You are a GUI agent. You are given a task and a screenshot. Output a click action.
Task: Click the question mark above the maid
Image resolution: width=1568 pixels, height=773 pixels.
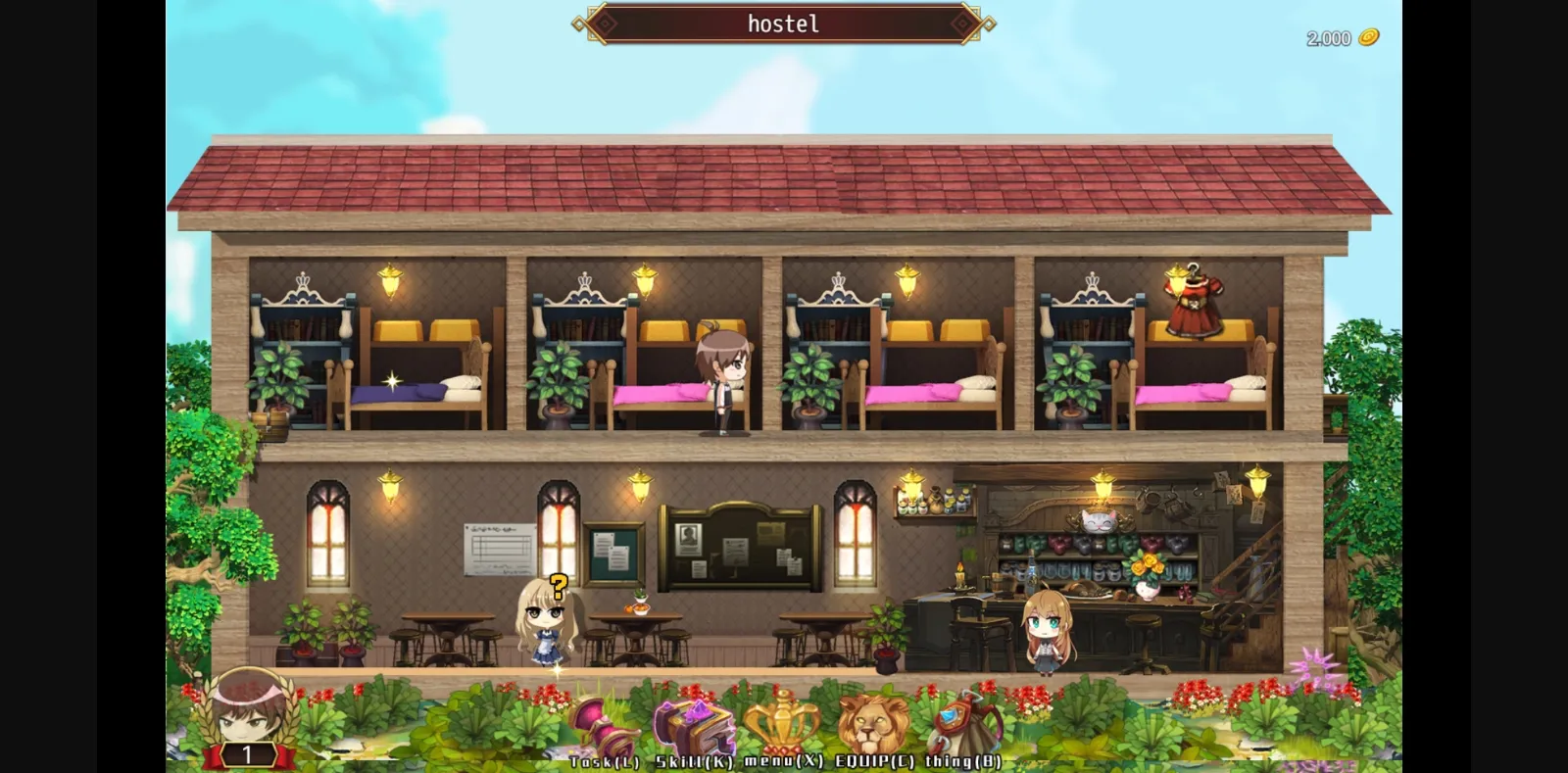point(559,588)
